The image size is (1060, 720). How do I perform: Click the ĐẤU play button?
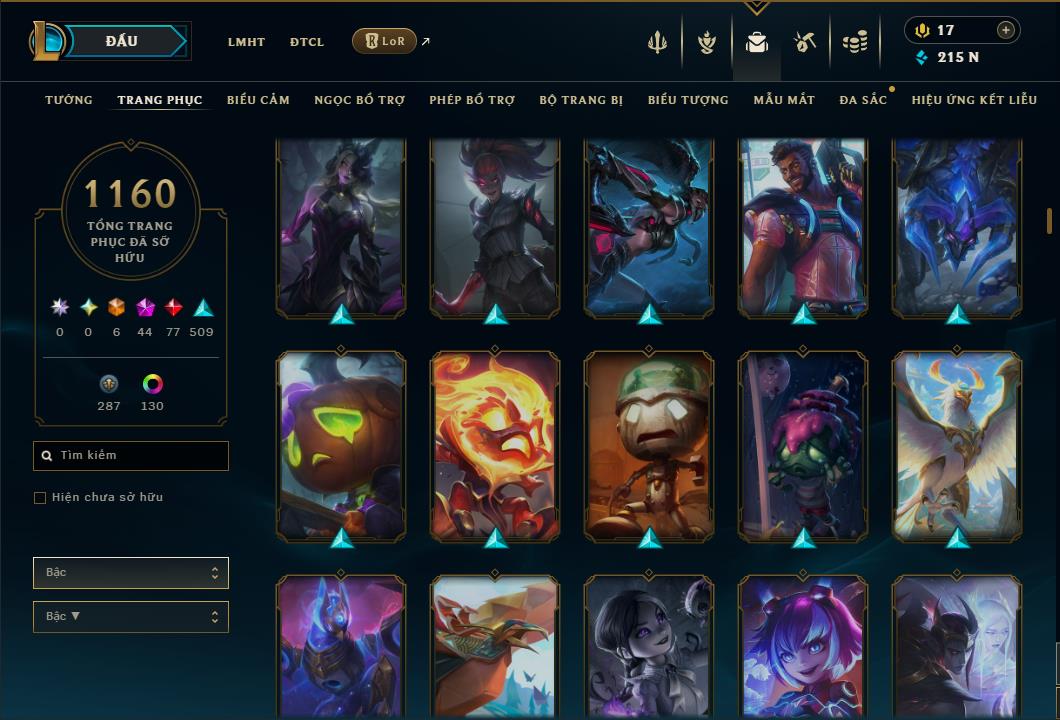click(x=122, y=41)
